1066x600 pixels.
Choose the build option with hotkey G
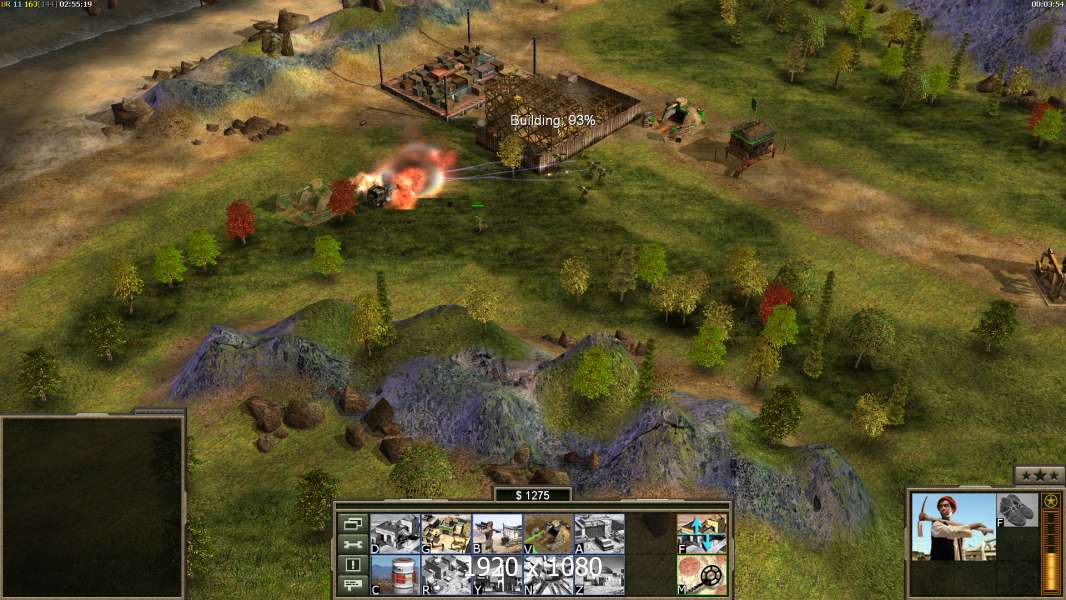pos(446,534)
